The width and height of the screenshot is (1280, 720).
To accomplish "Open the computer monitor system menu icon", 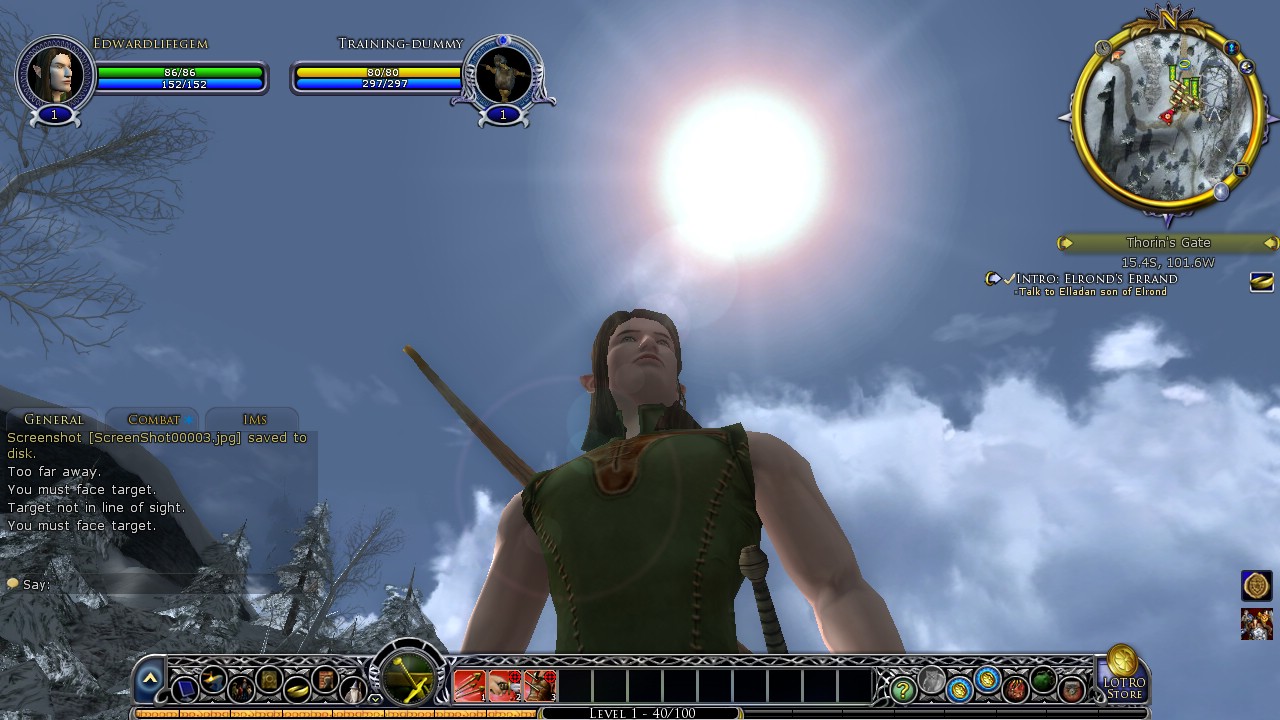I will tap(185, 689).
